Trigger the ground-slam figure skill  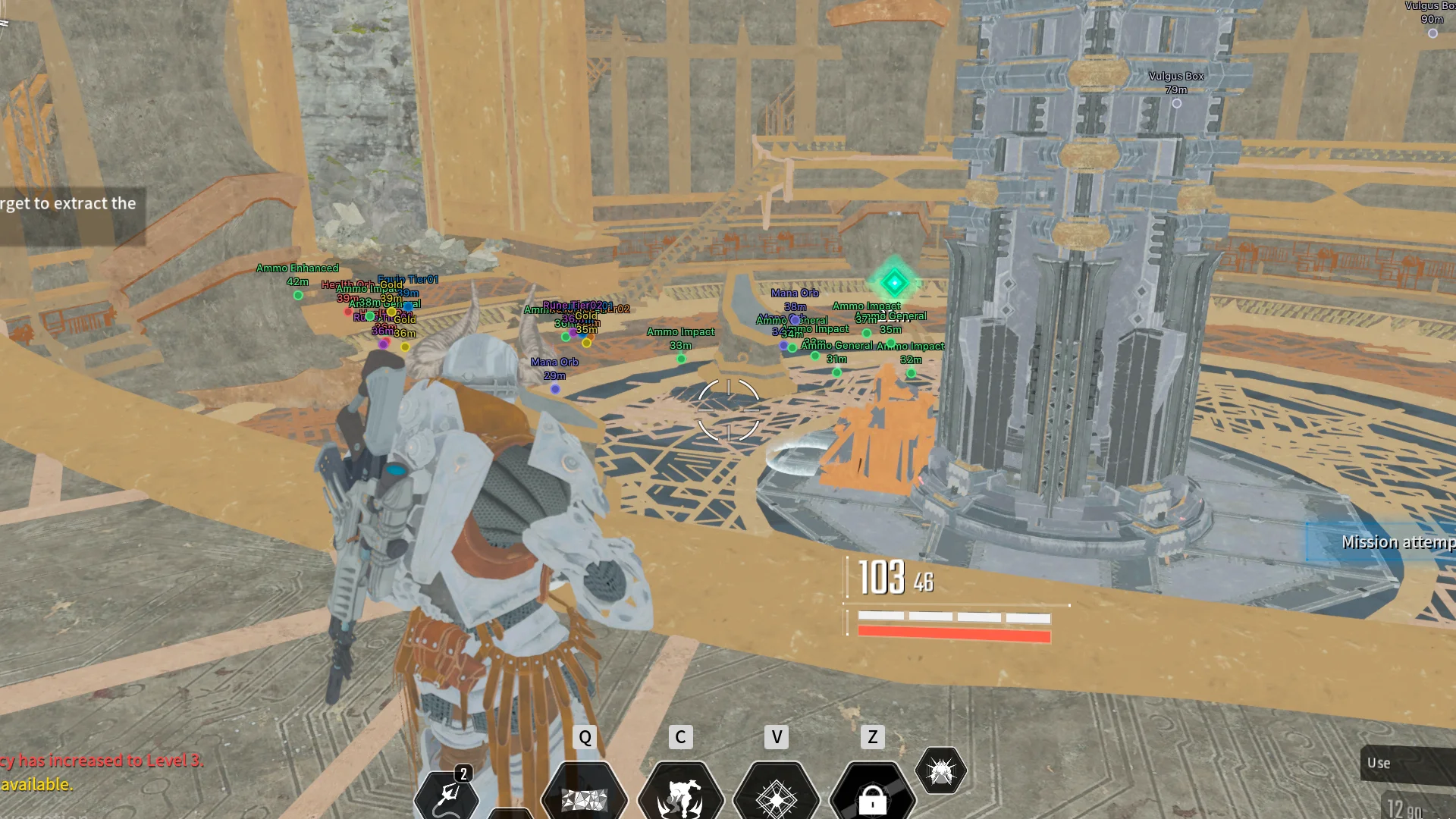pos(680,798)
